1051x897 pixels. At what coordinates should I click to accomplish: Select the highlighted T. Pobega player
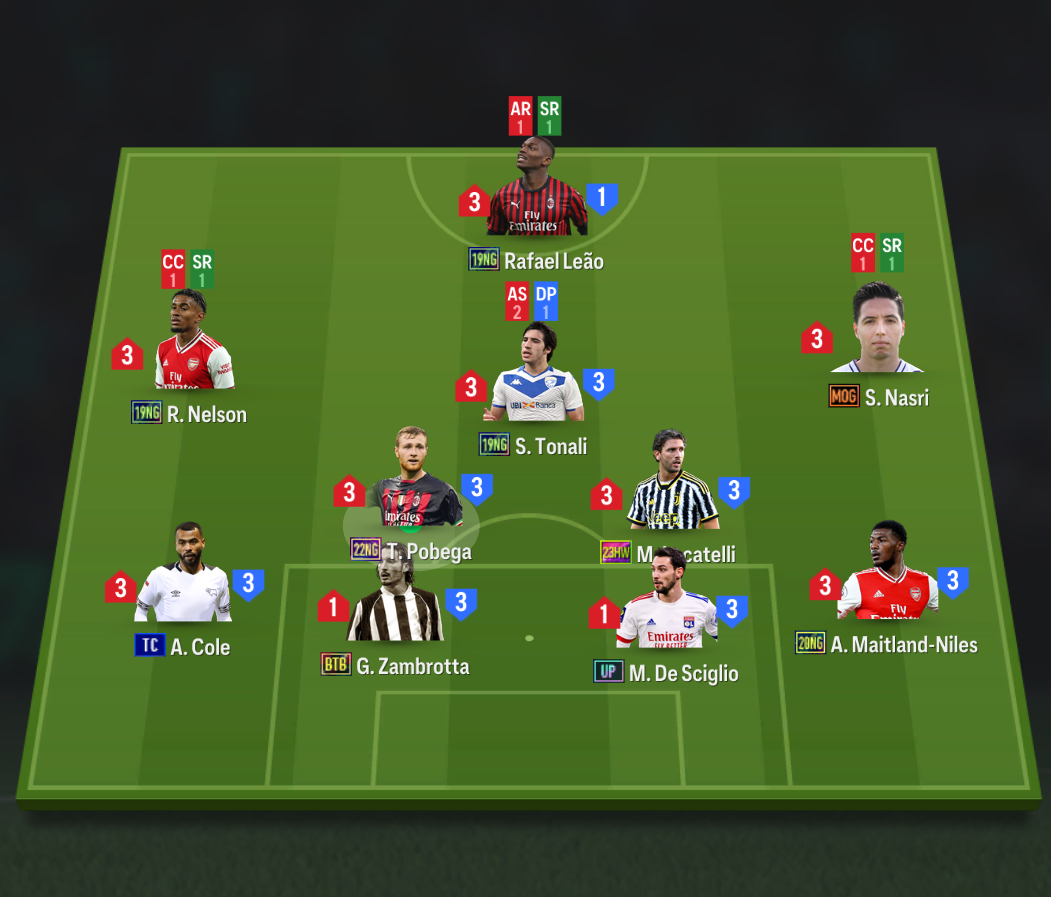coord(413,485)
